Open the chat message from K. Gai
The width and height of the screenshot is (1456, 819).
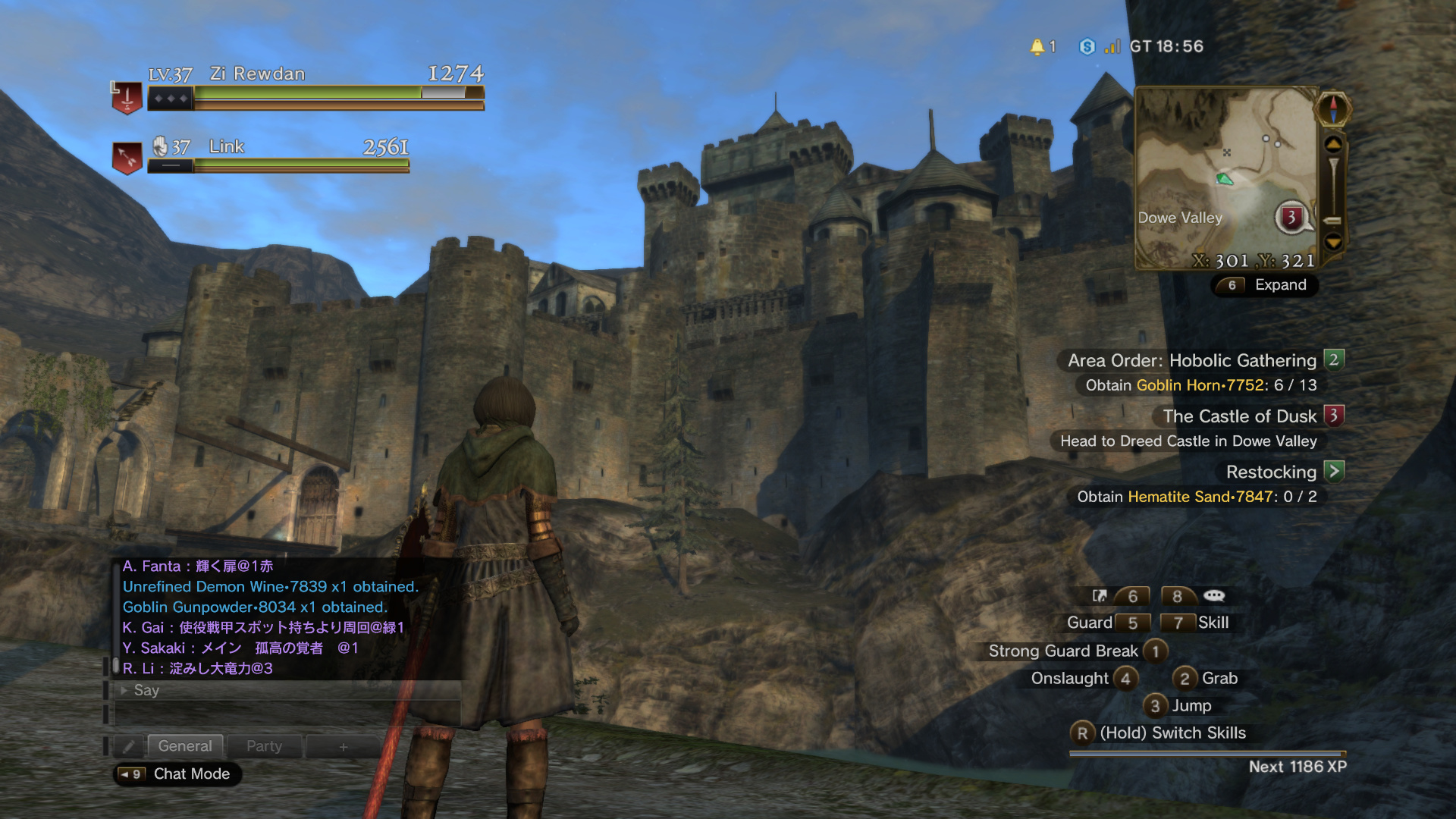click(263, 627)
